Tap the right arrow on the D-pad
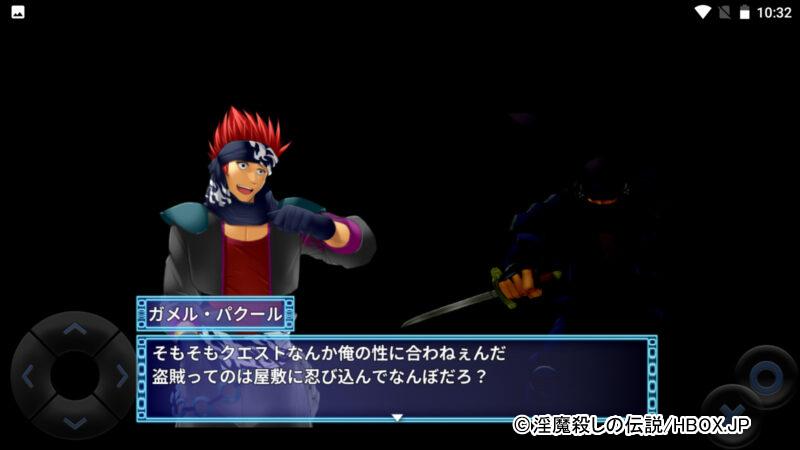 [122, 377]
